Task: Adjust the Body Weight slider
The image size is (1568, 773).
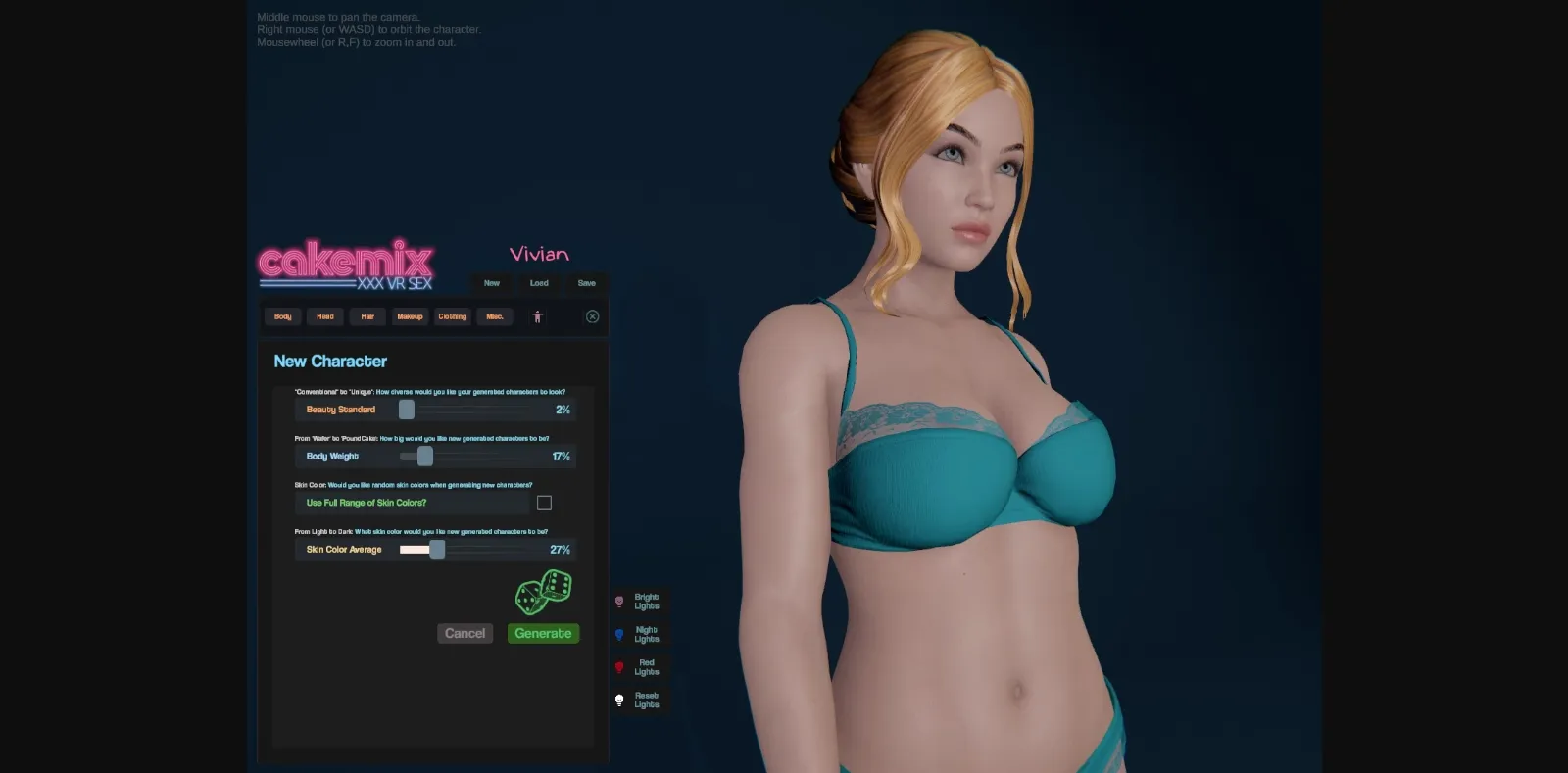Action: click(x=424, y=456)
